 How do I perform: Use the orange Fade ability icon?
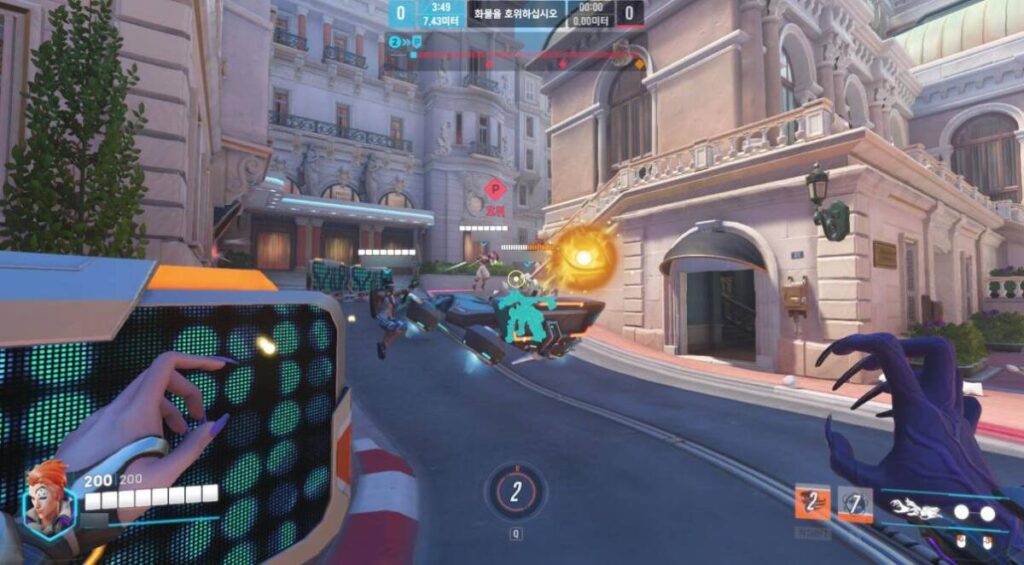(x=812, y=503)
